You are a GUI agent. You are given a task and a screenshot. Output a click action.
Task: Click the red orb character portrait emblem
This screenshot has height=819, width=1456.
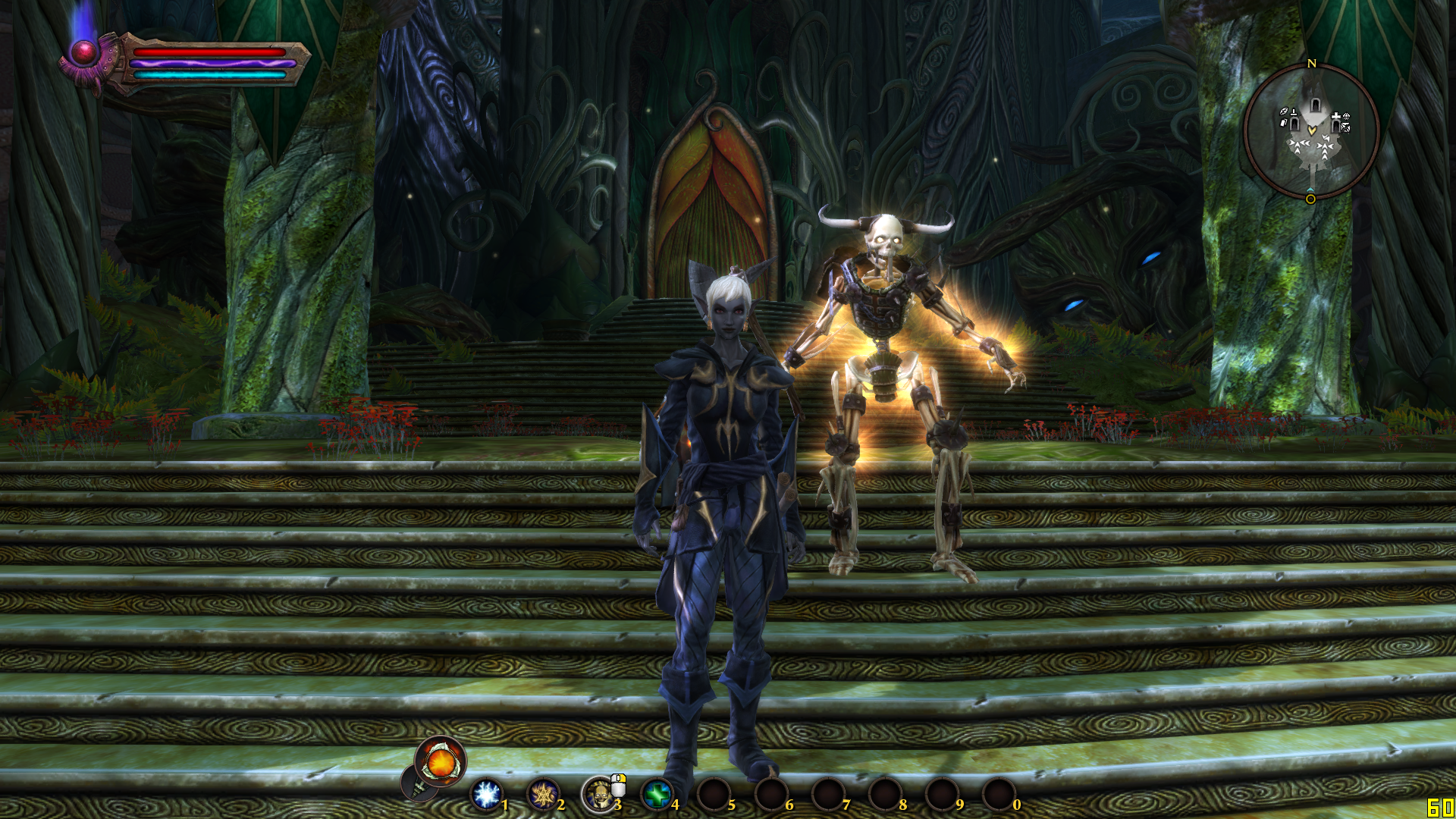point(83,52)
